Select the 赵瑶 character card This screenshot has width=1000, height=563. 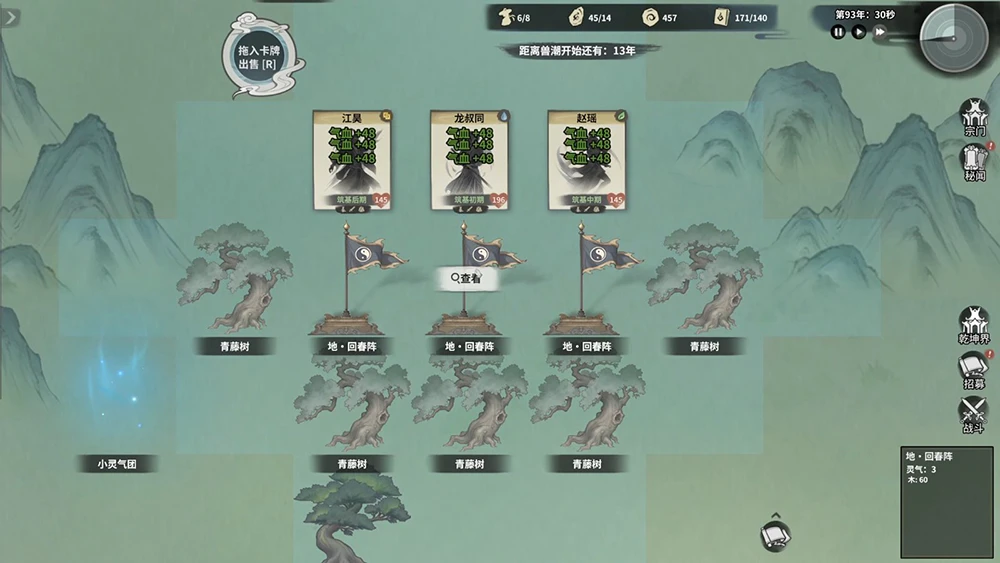(x=587, y=160)
